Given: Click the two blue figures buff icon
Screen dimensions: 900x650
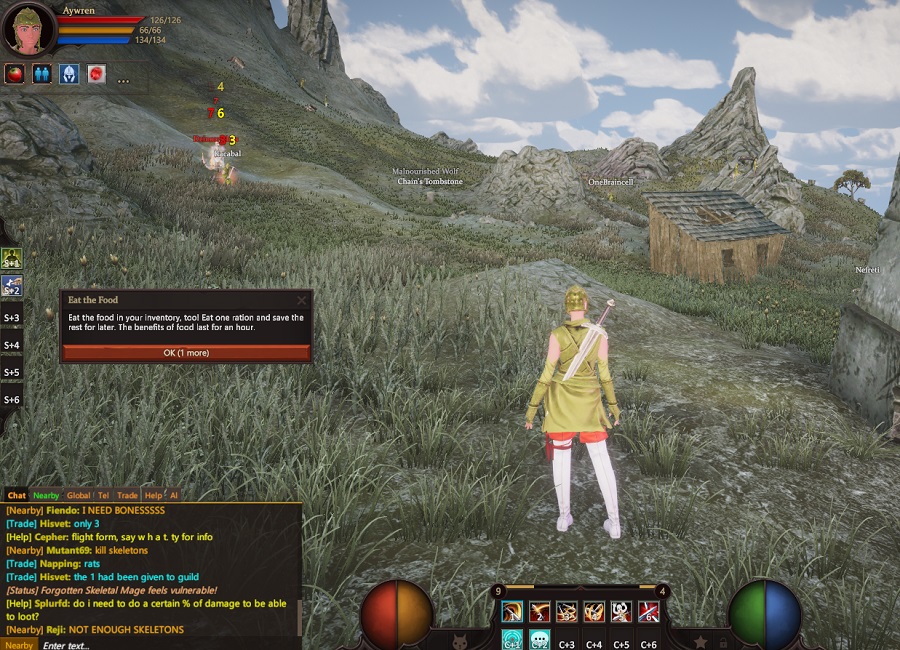Looking at the screenshot, I should pyautogui.click(x=41, y=73).
